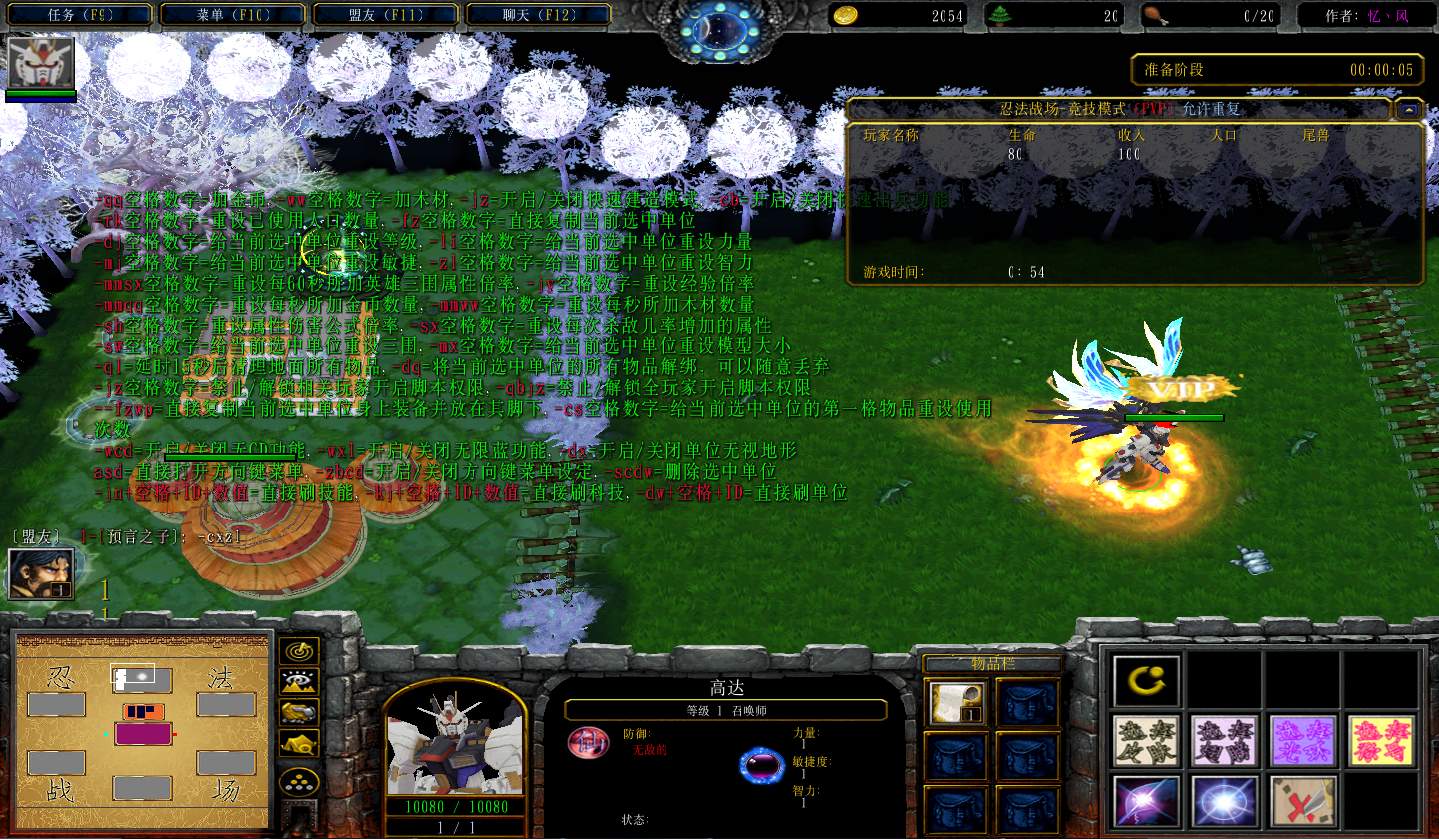This screenshot has width=1439, height=839.
Task: Select the beige calligraphy skill icon
Action: click(1146, 741)
